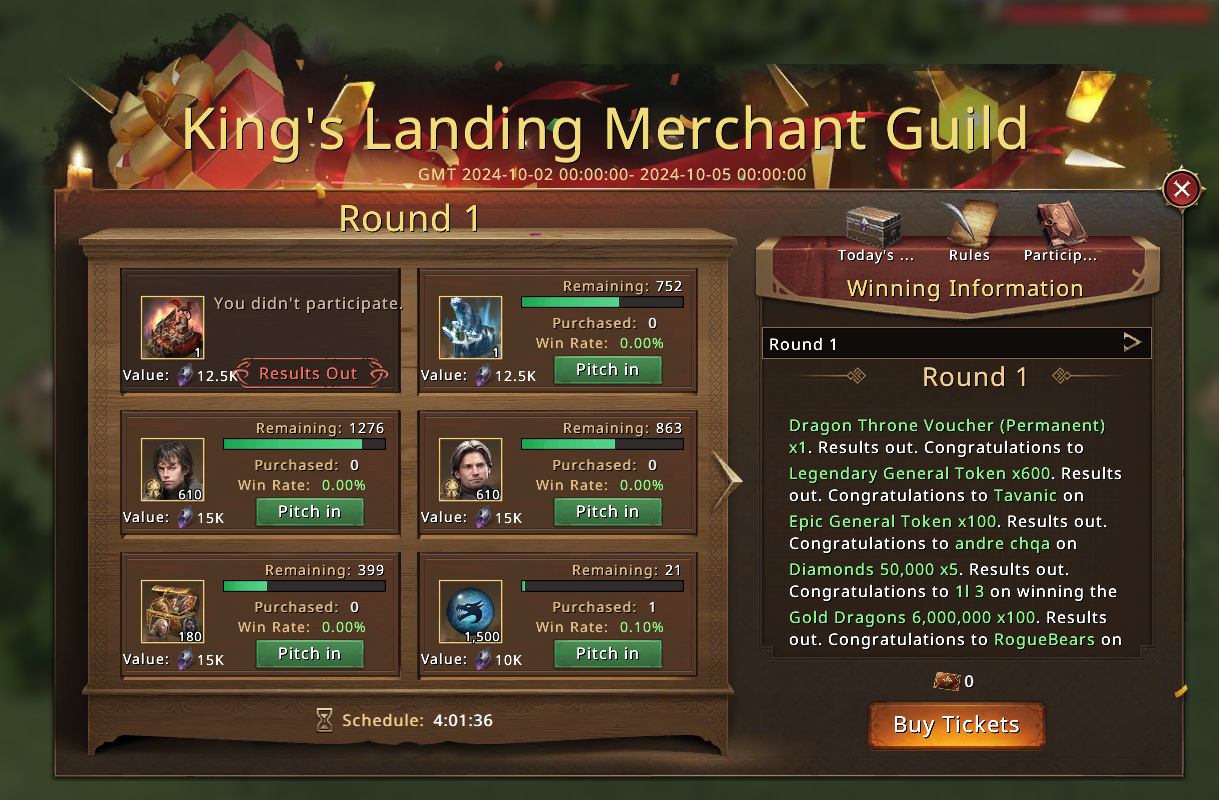Image resolution: width=1219 pixels, height=800 pixels.
Task: Pitch in on item with 863 remaining
Action: [607, 512]
